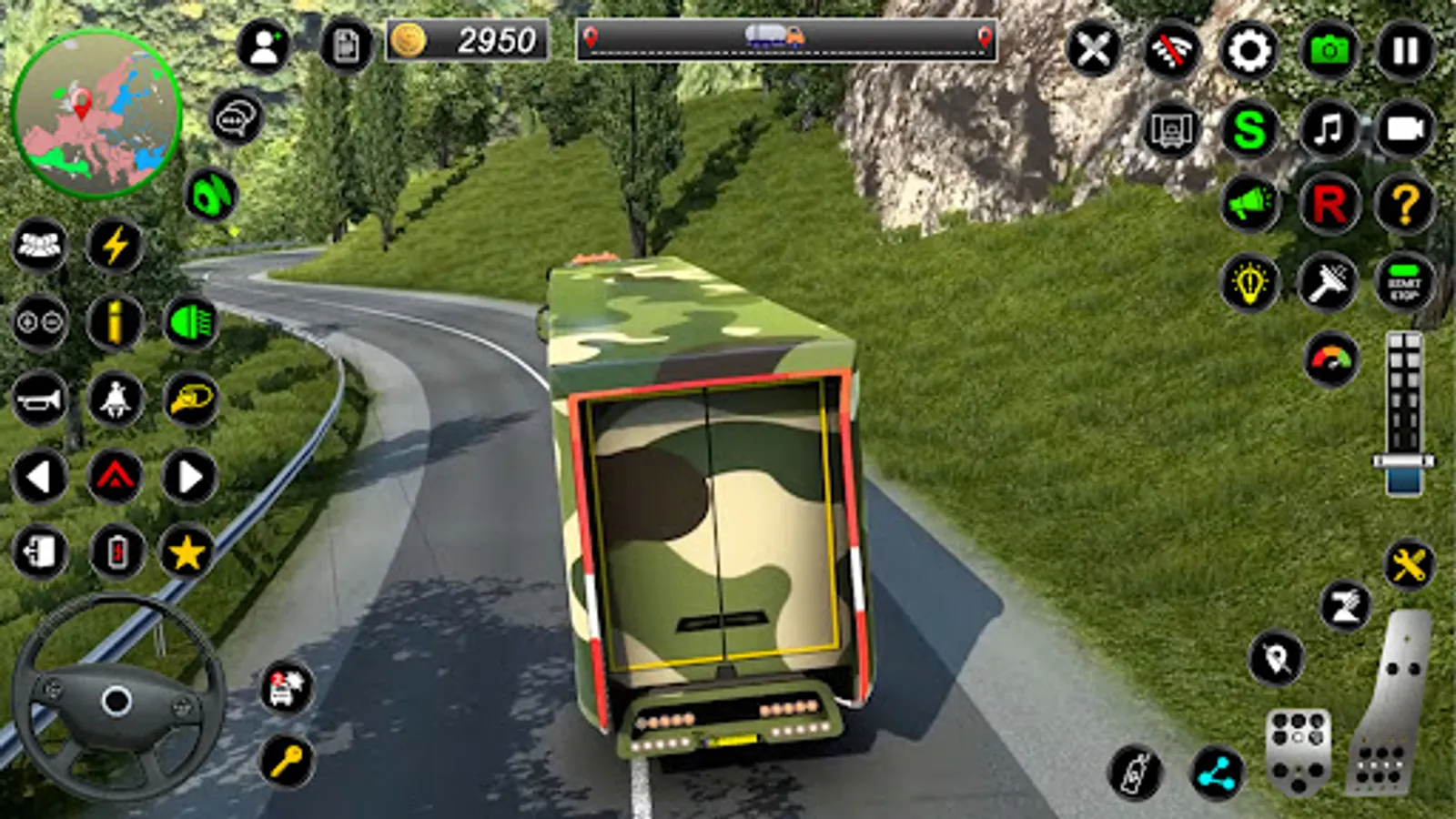Open the gear settings menu
This screenshot has height=819, width=1456.
(x=1249, y=51)
